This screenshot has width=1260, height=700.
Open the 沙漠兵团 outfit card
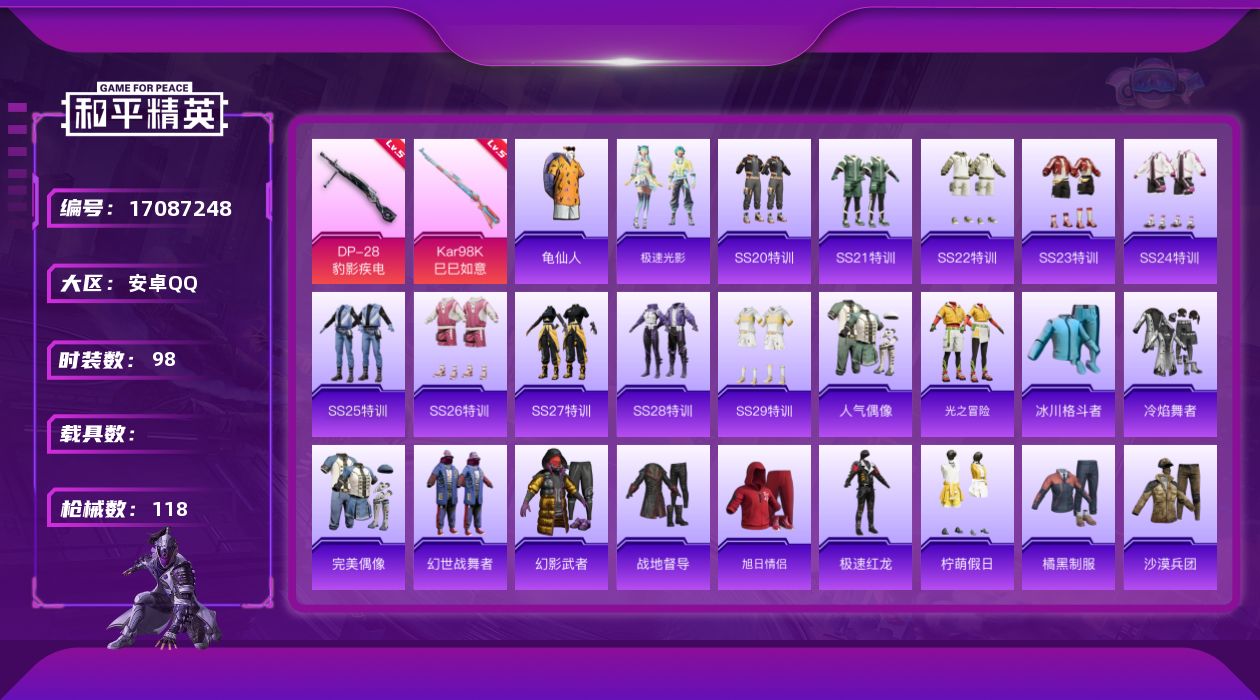[x=1170, y=517]
